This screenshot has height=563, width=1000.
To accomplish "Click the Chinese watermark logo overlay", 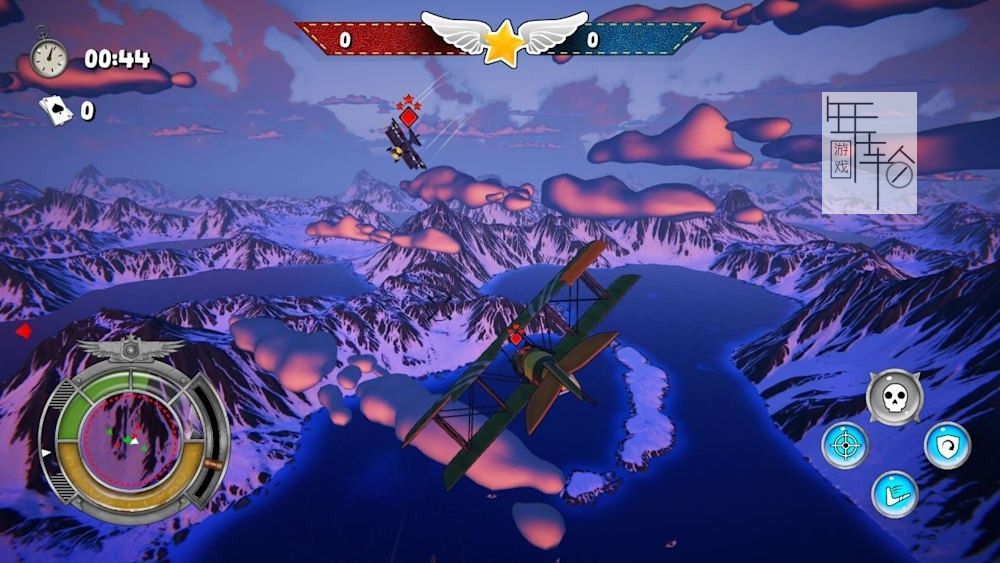I will pos(869,153).
